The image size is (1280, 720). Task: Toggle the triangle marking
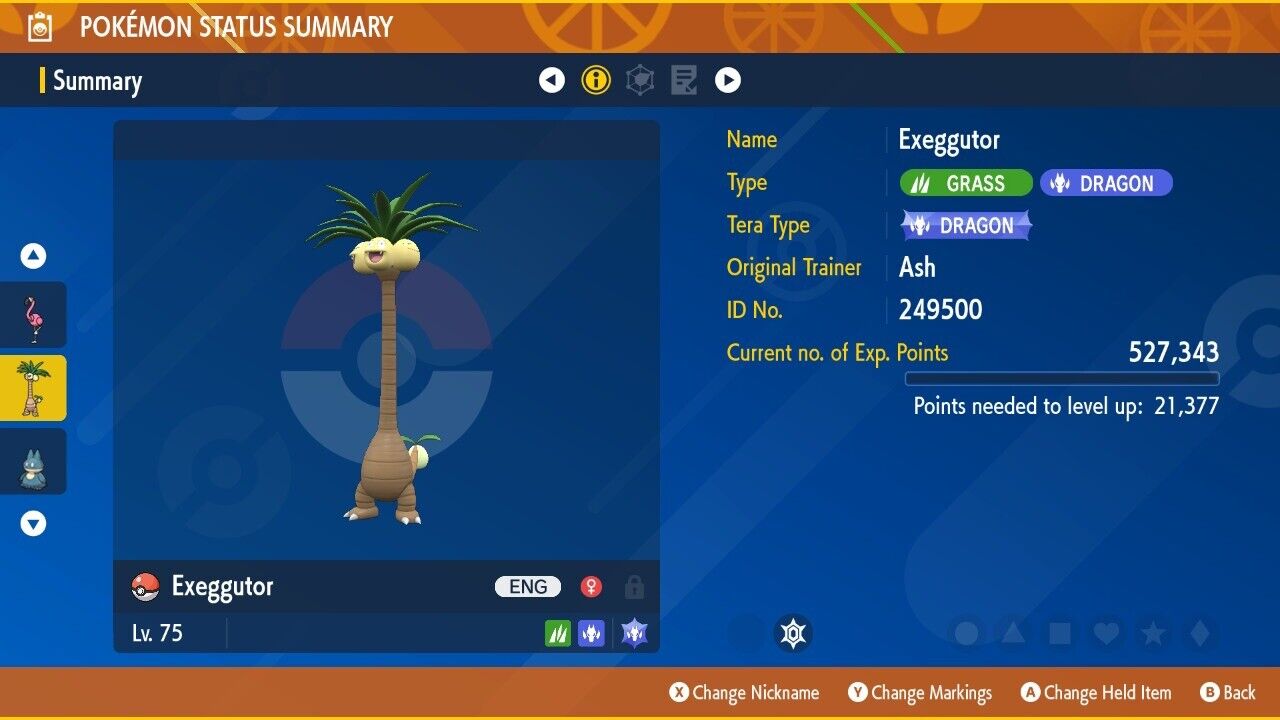point(1012,633)
